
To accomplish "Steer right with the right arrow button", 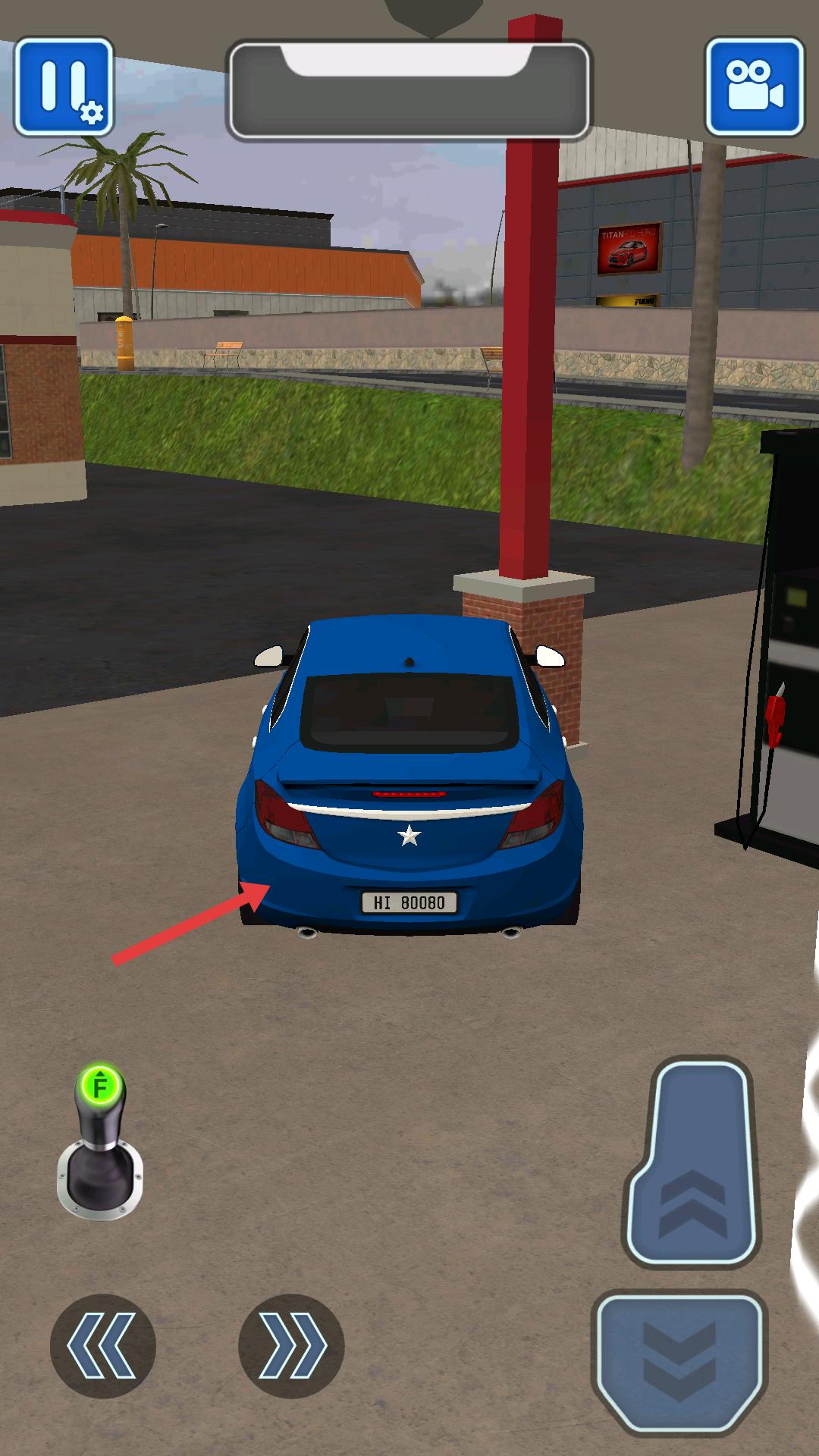I will point(291,1346).
